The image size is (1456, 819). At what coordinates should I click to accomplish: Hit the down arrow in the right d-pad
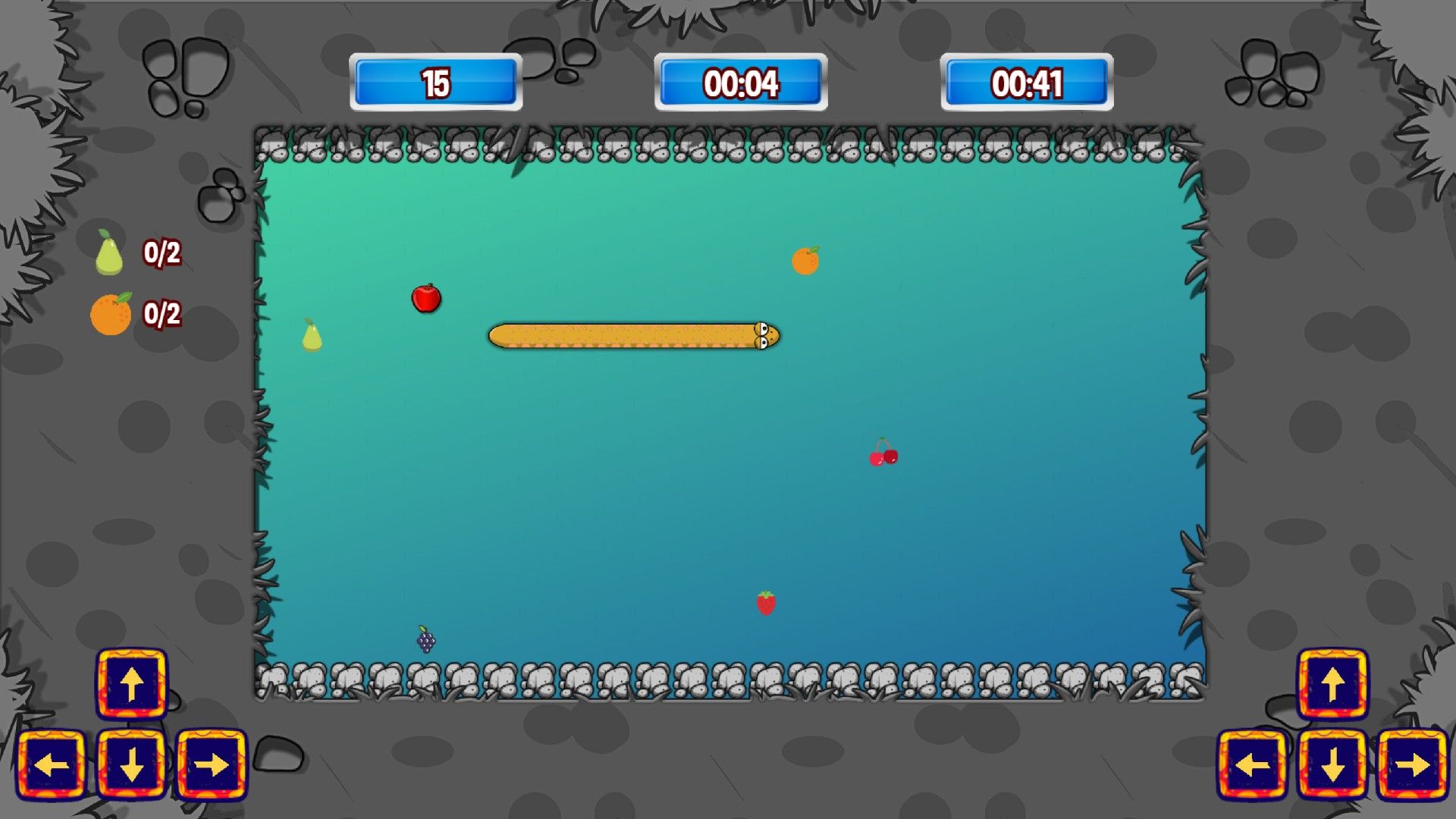1332,764
